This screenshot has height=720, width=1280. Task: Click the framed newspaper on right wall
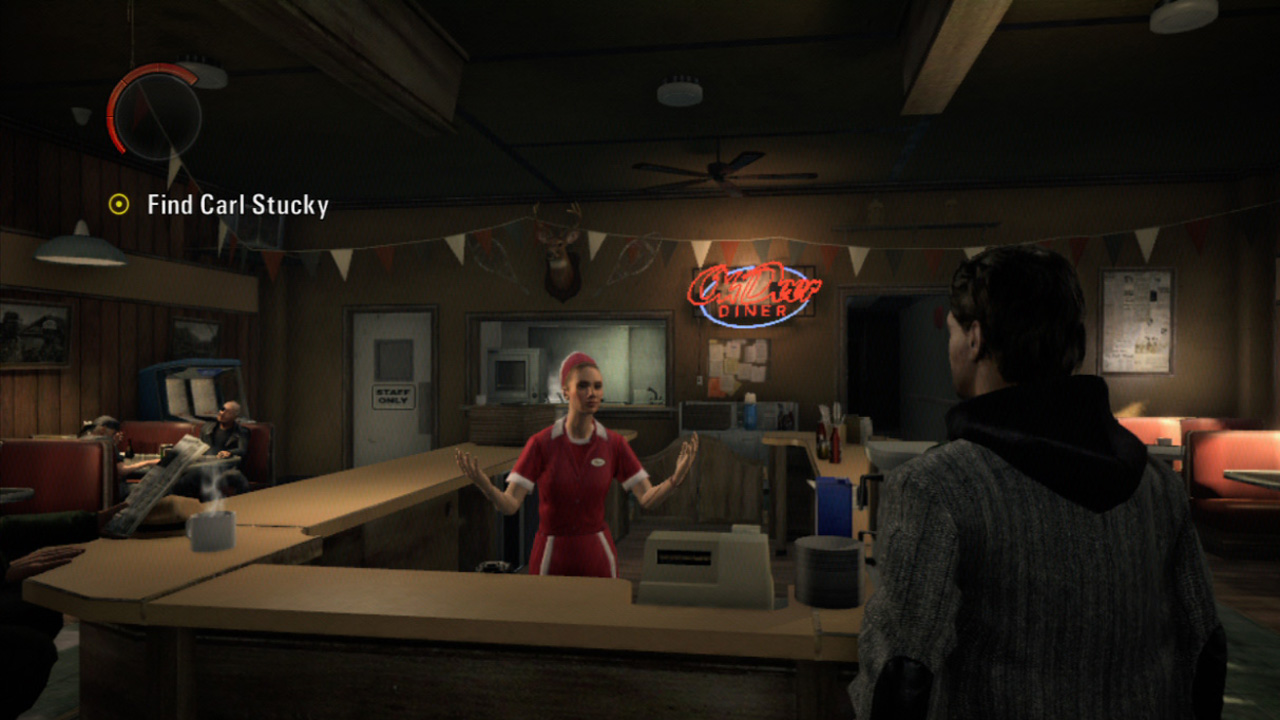coord(1138,320)
